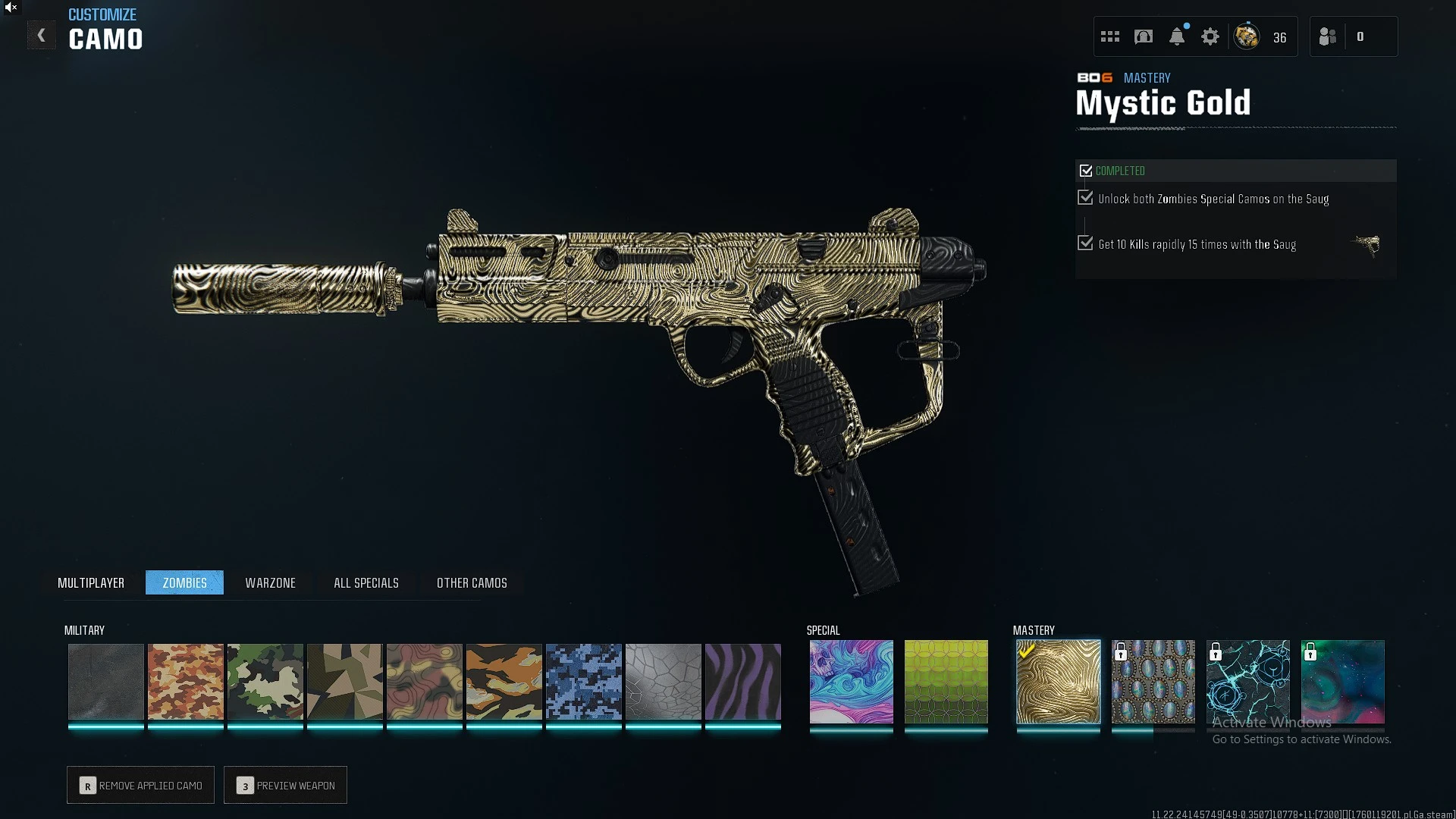Choose the blue-pink swirl skull special camo
Image resolution: width=1456 pixels, height=819 pixels.
pyautogui.click(x=851, y=681)
